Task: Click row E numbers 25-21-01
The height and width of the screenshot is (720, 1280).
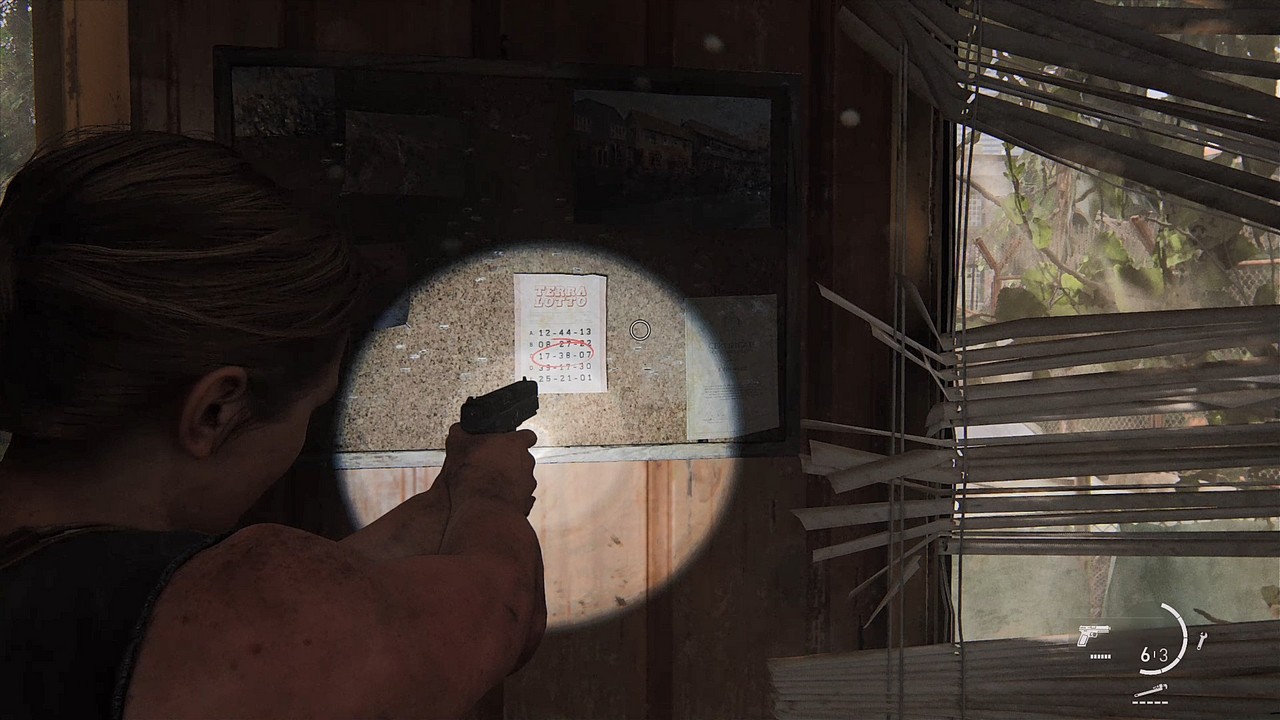Action: pyautogui.click(x=564, y=378)
